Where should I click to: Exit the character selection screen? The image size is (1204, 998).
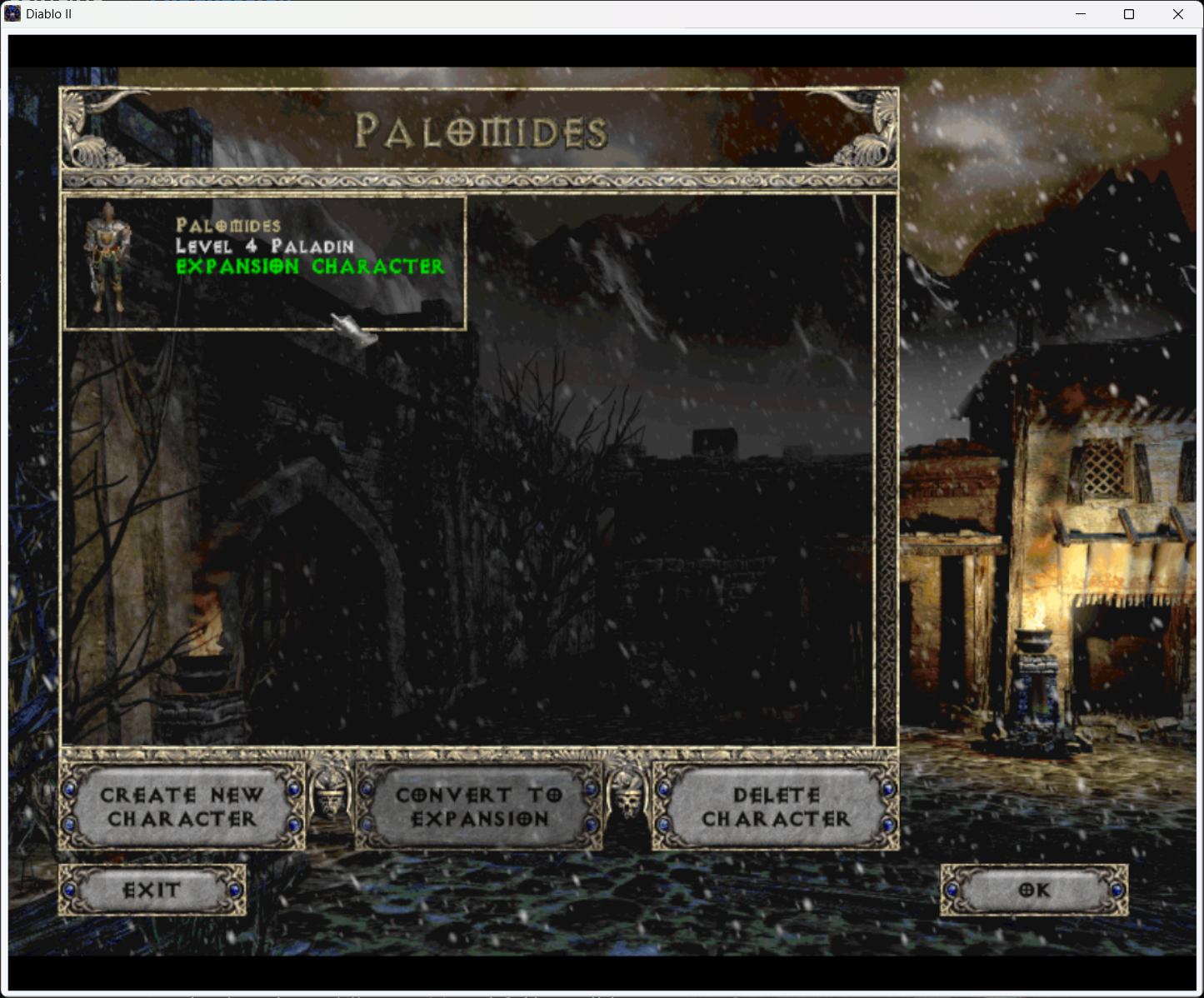pyautogui.click(x=152, y=891)
